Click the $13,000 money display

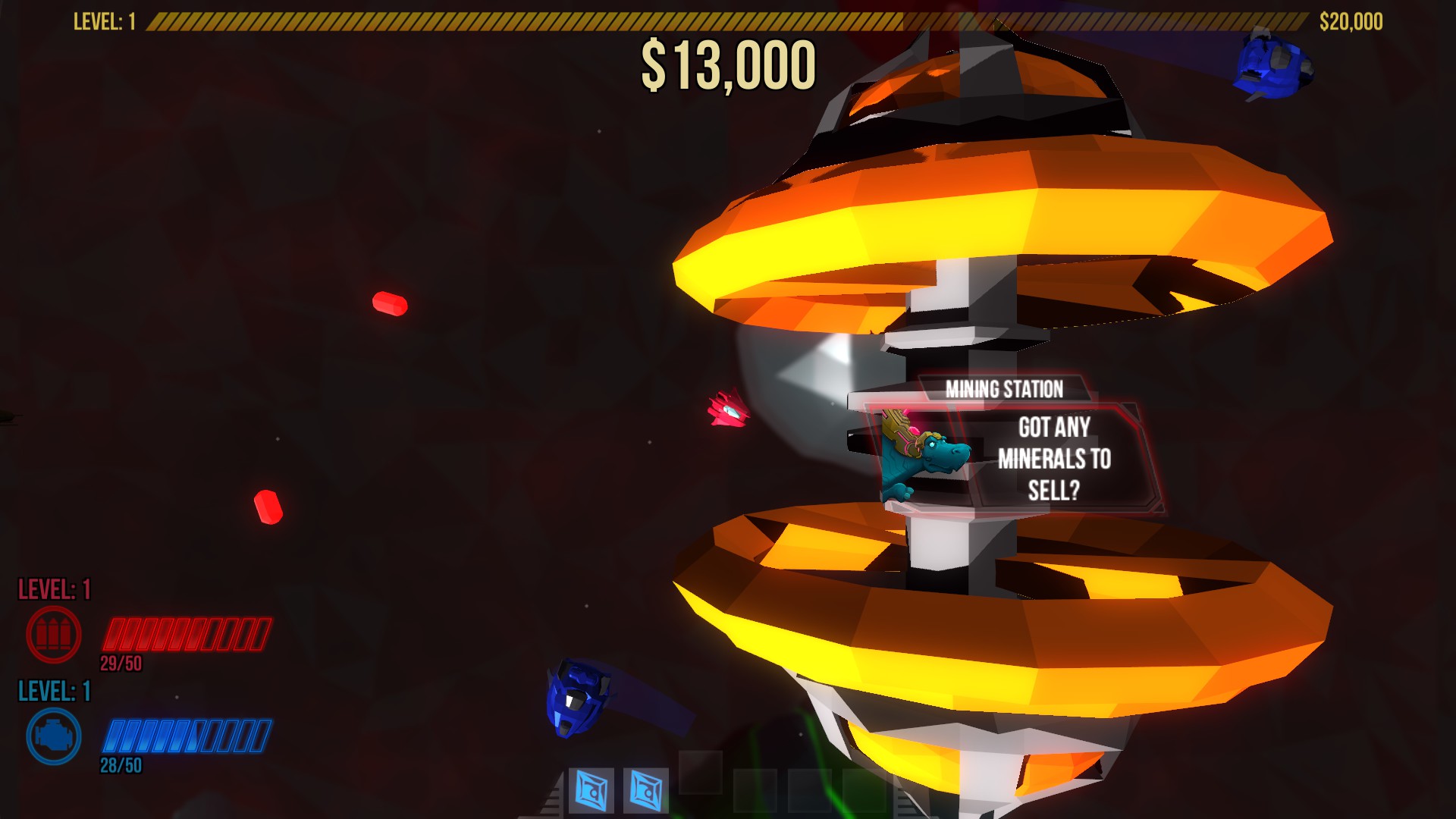[730, 67]
